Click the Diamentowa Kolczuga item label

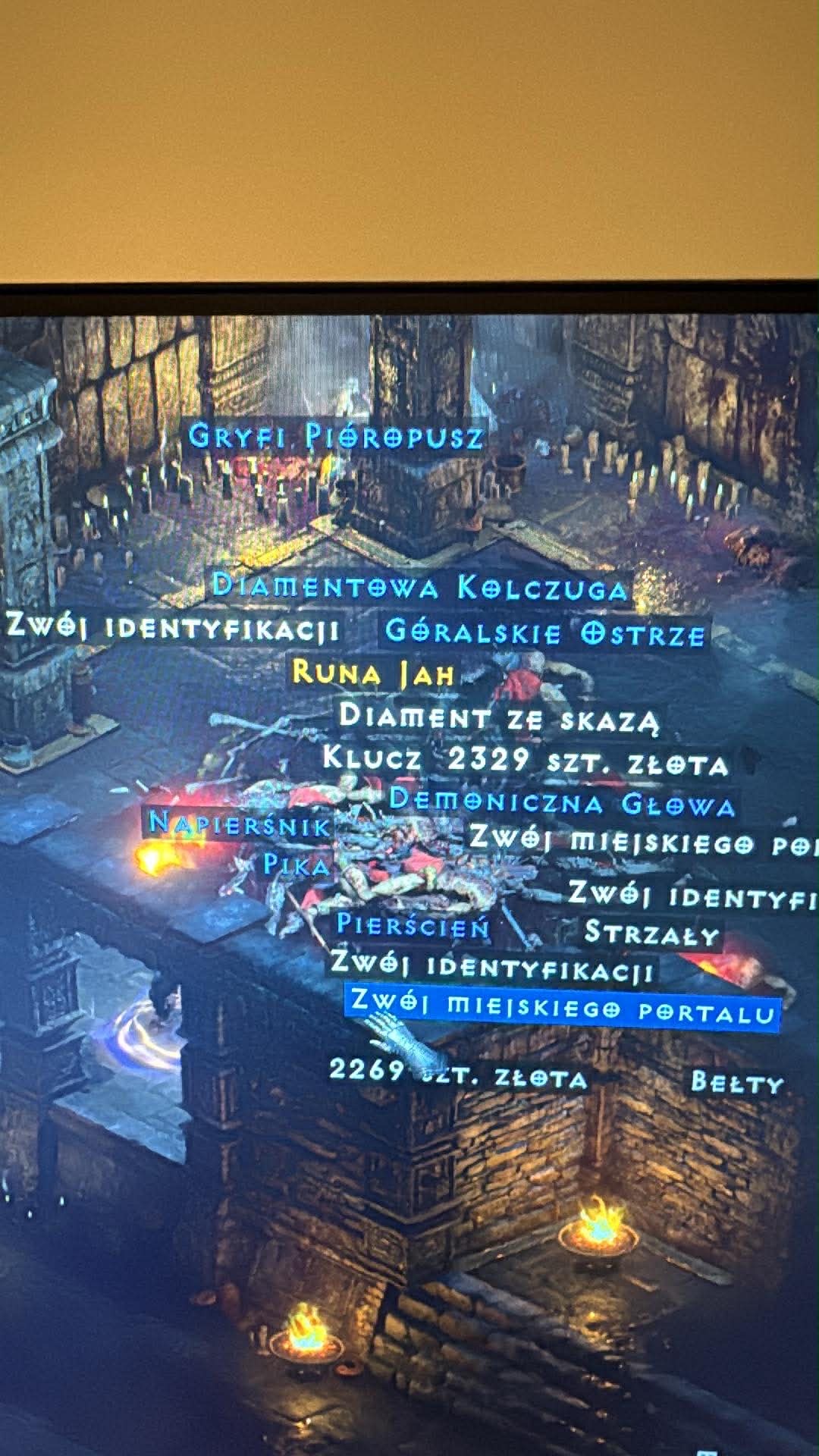(420, 588)
